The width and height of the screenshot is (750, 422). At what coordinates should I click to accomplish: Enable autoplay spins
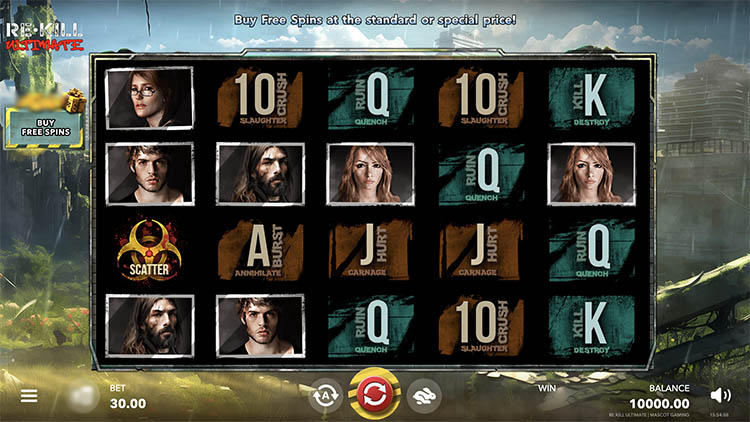pyautogui.click(x=325, y=396)
